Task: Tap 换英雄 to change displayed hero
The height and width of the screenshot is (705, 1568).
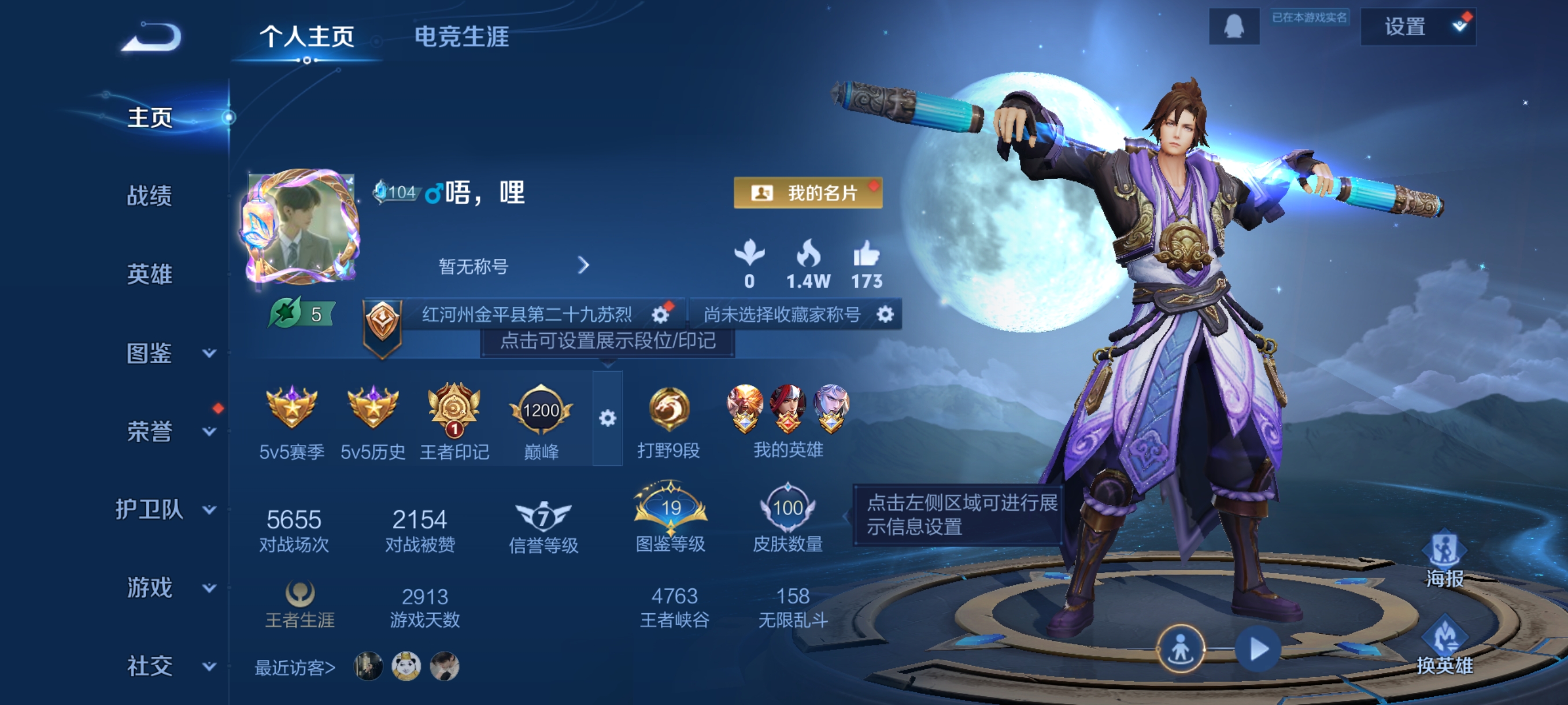Action: [1444, 647]
